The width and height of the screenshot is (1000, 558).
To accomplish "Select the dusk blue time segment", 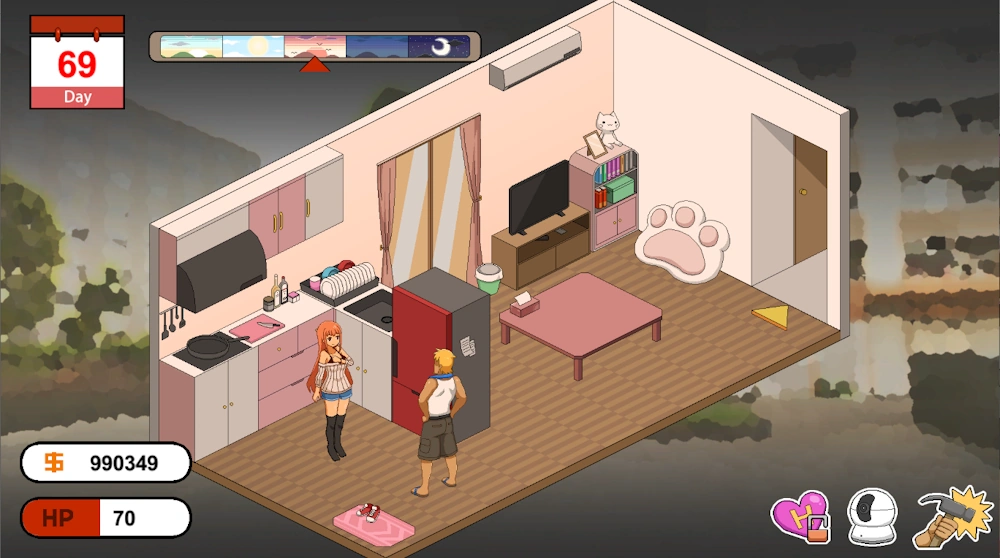I will (x=377, y=47).
